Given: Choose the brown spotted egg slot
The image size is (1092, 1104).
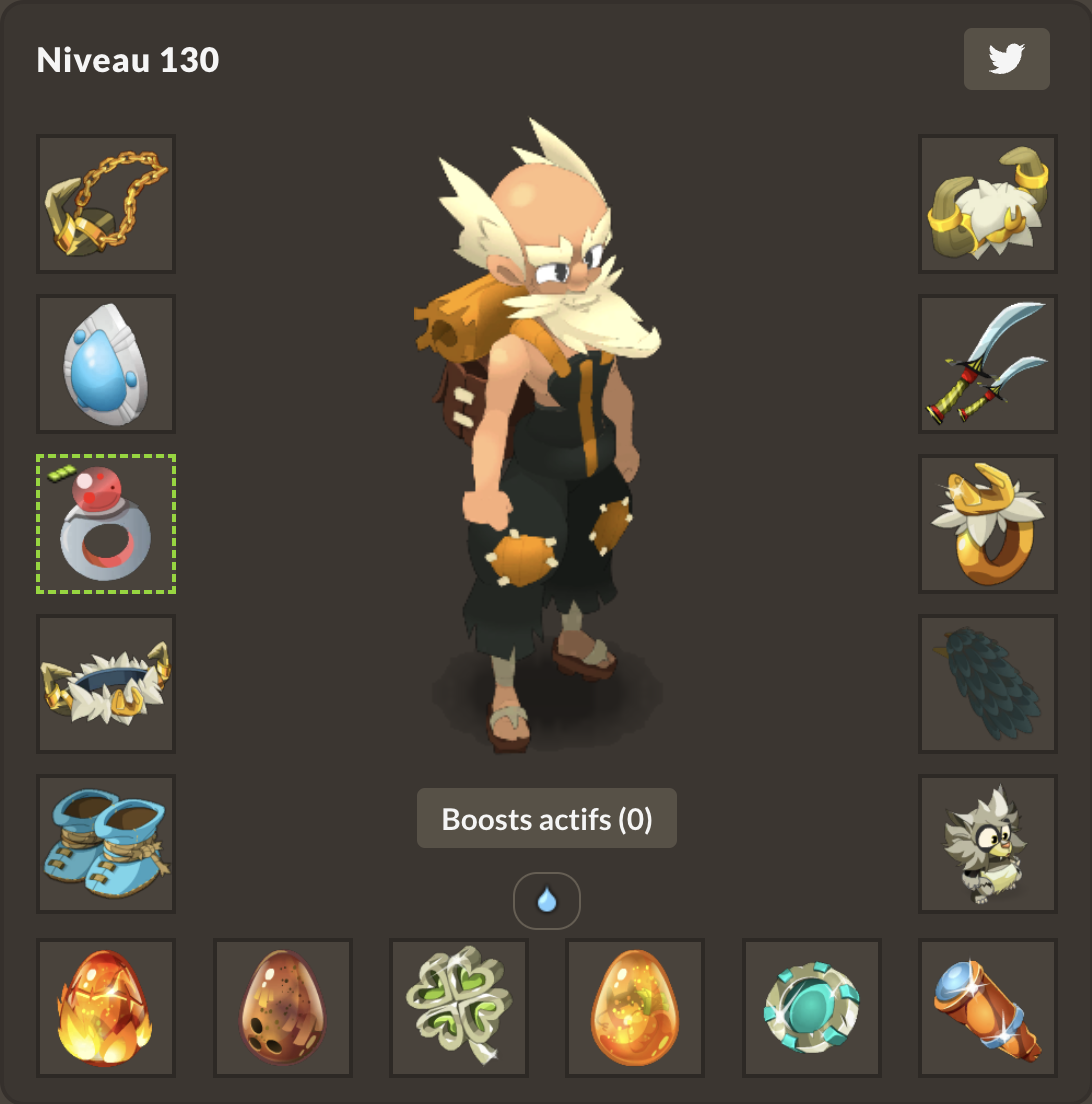Looking at the screenshot, I should click(x=283, y=1008).
